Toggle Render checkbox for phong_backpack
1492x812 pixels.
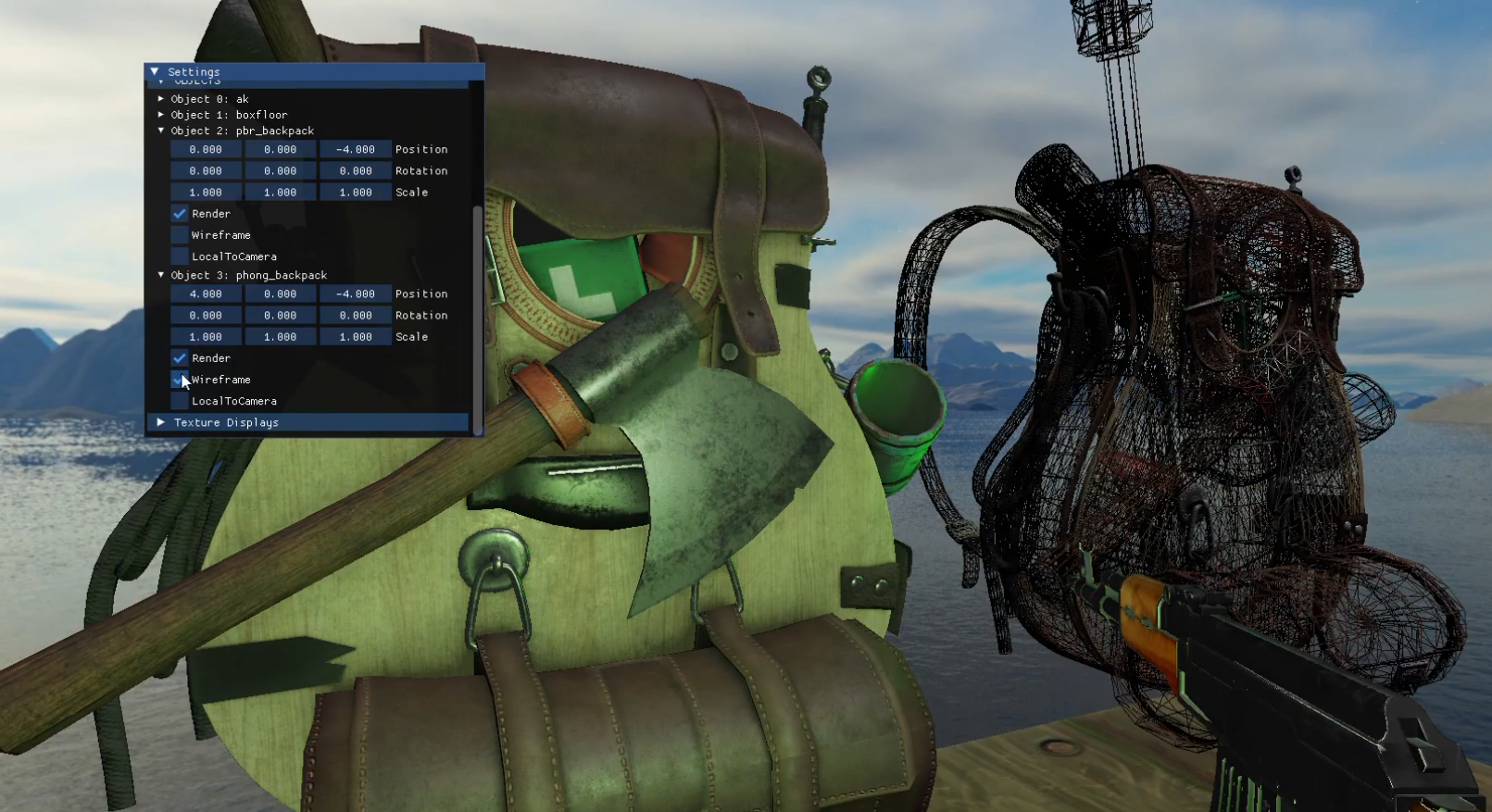[180, 358]
